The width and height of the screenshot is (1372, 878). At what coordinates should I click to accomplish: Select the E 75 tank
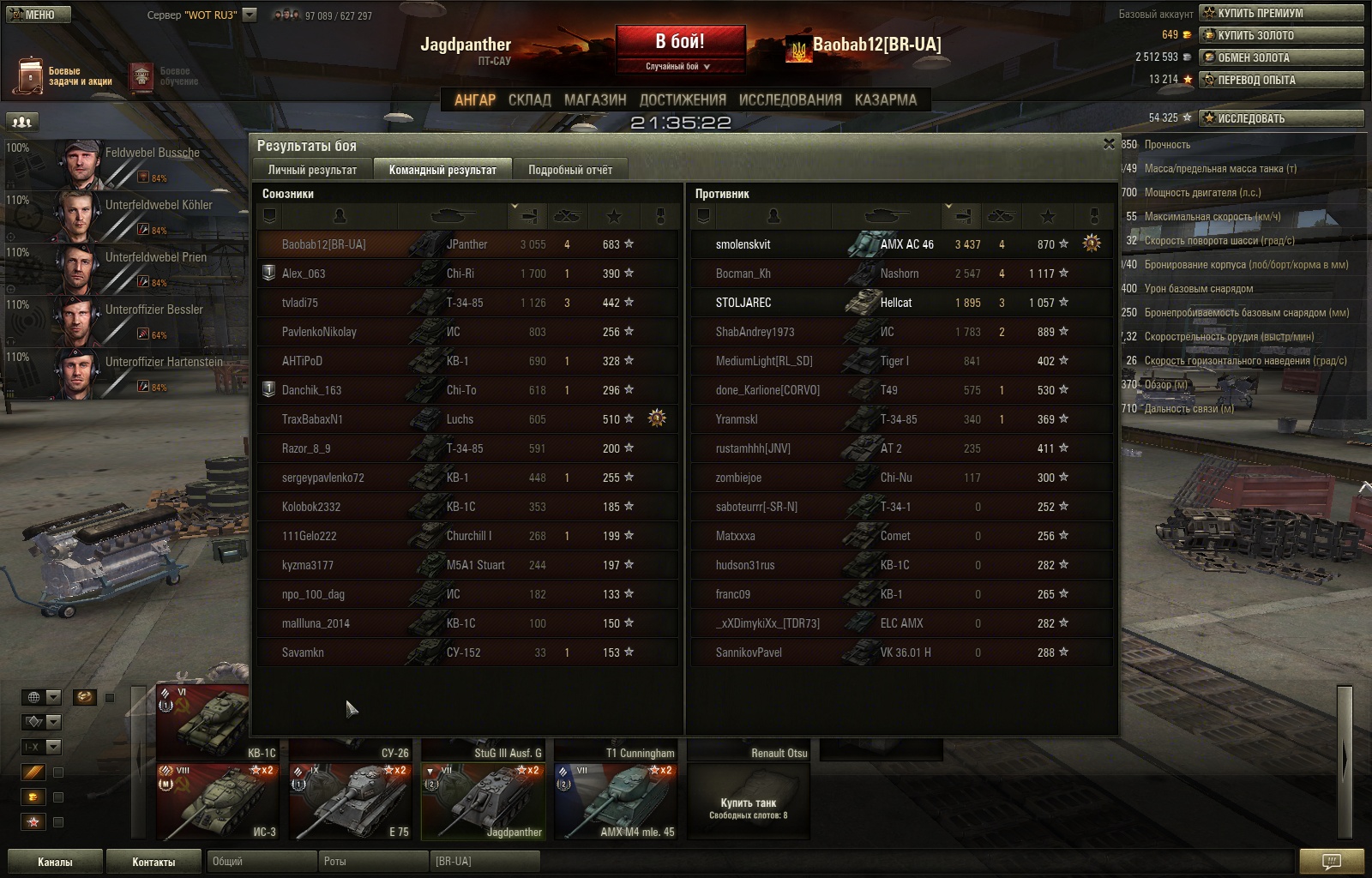(351, 801)
